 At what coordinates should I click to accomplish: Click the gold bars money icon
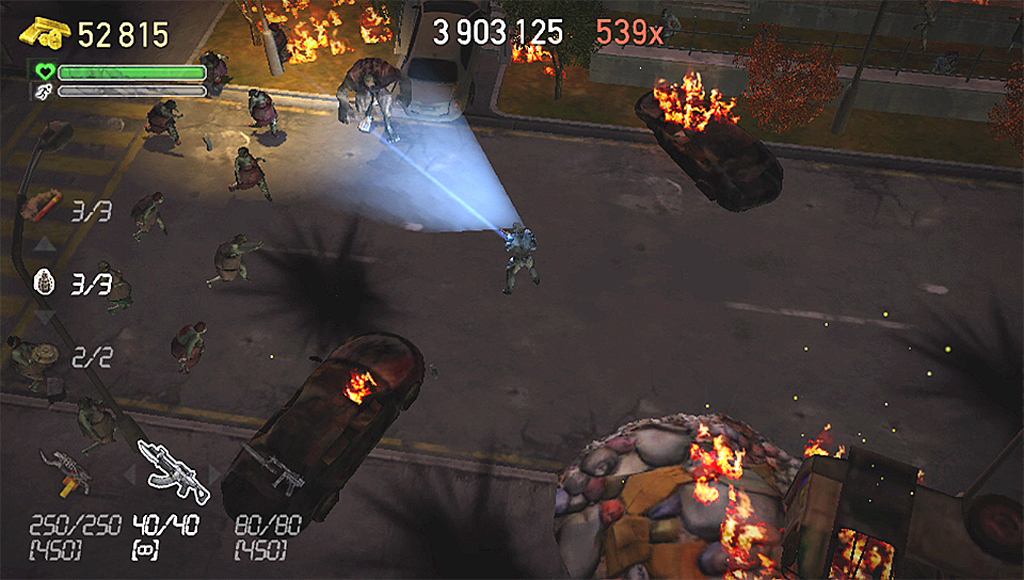[45, 33]
